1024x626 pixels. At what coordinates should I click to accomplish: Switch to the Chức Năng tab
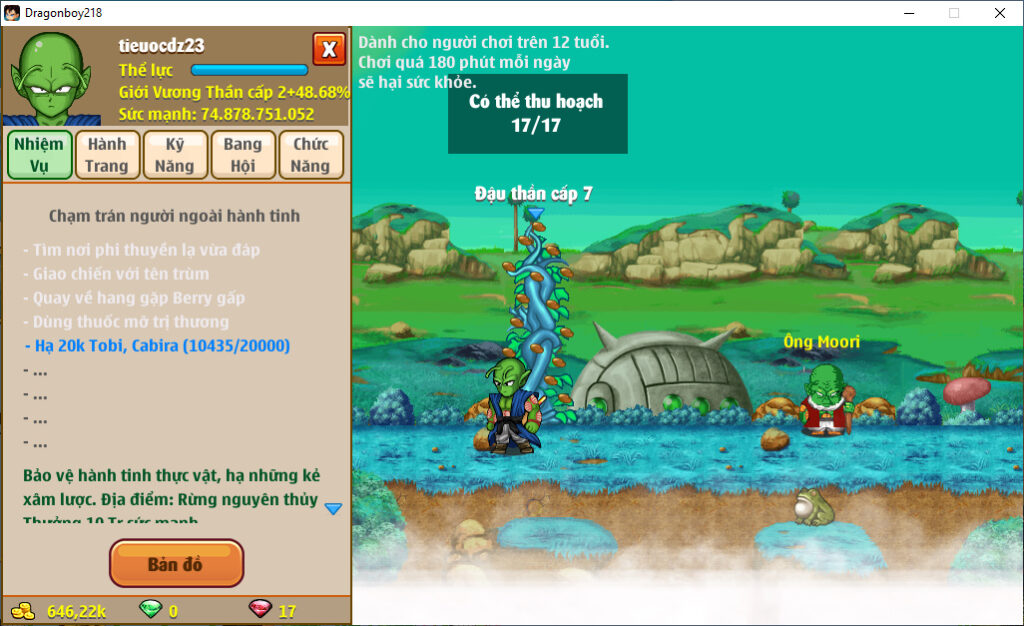311,155
